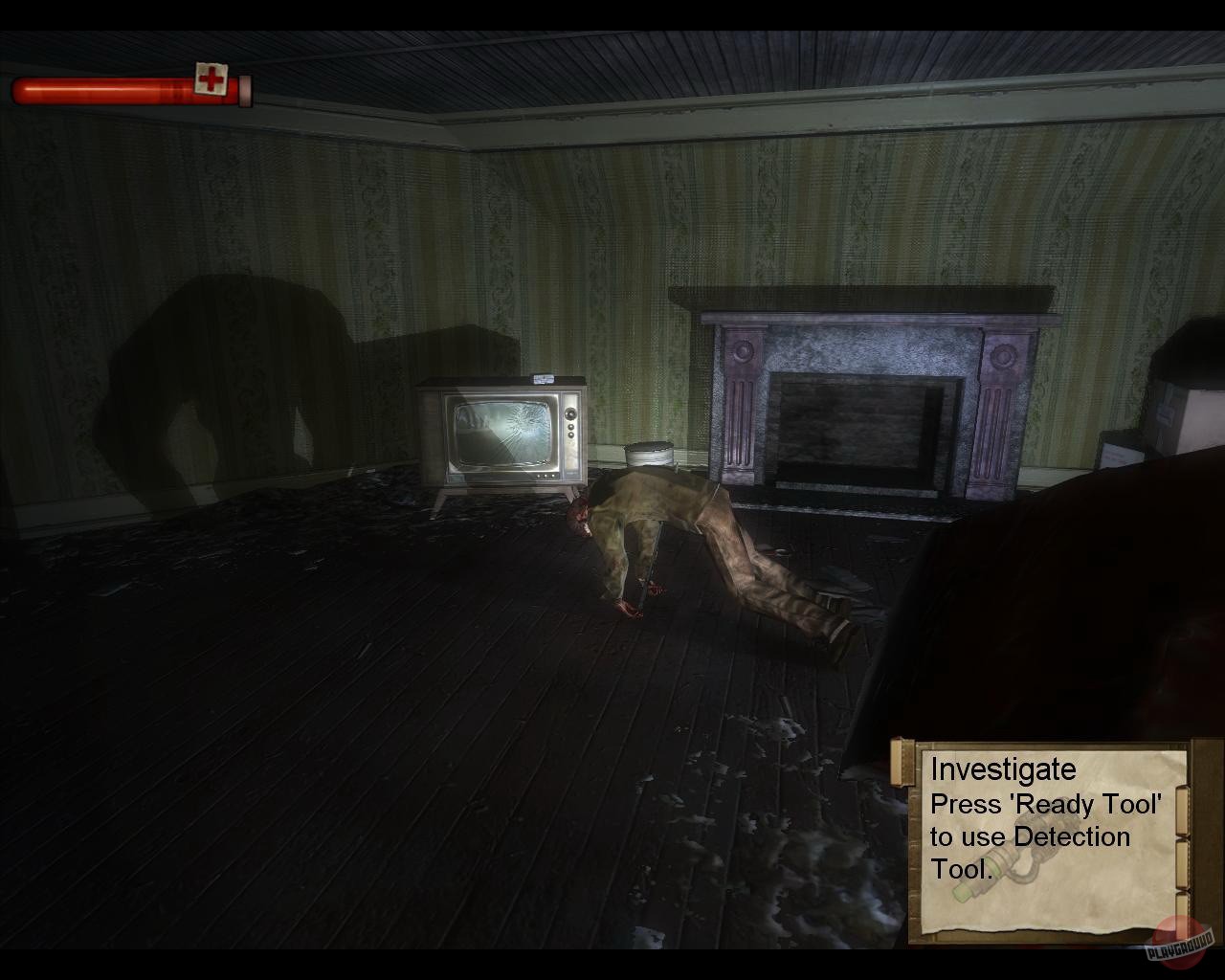1225x980 pixels.
Task: Click the medkit cross icon on the health bar
Action: point(211,77)
